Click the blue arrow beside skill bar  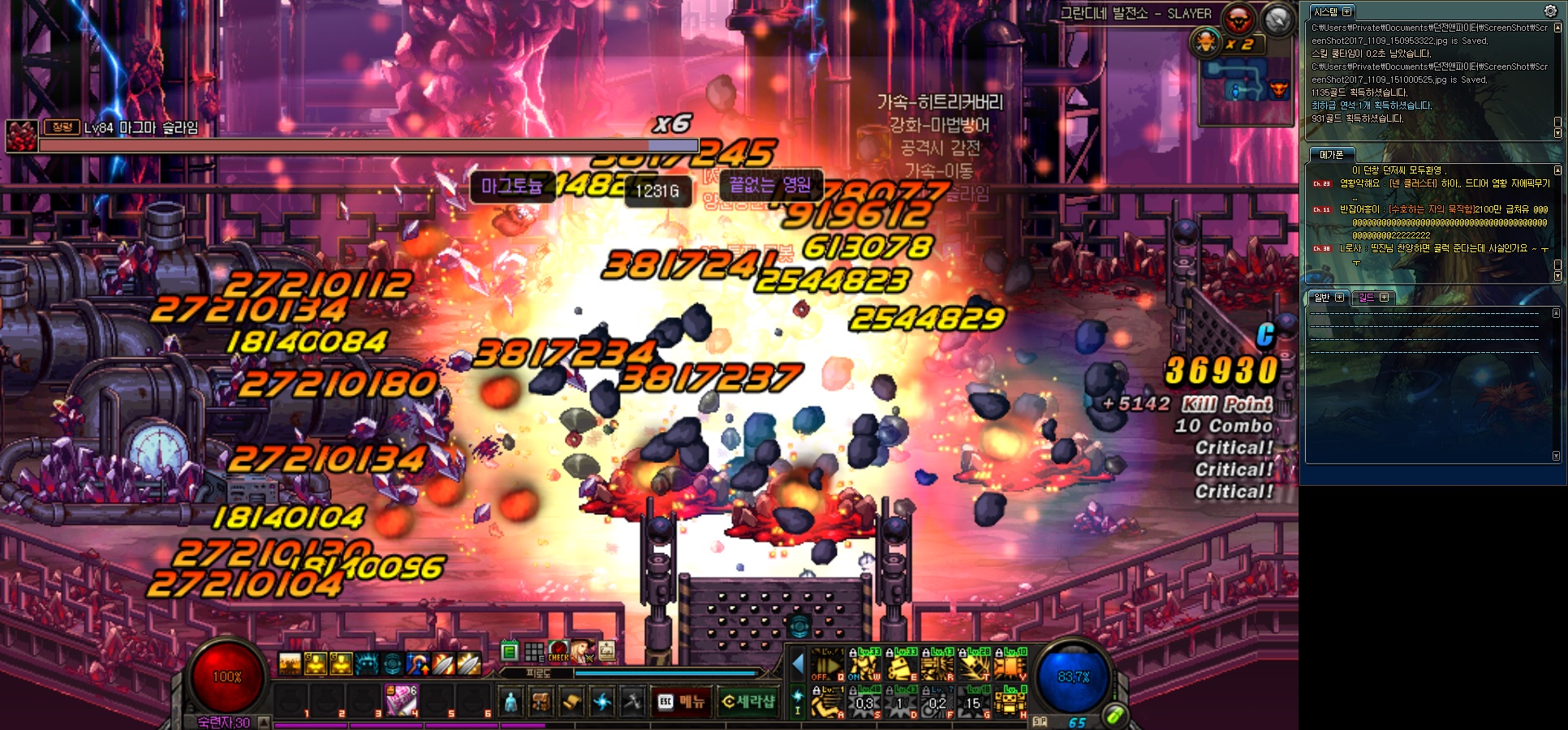(x=798, y=665)
